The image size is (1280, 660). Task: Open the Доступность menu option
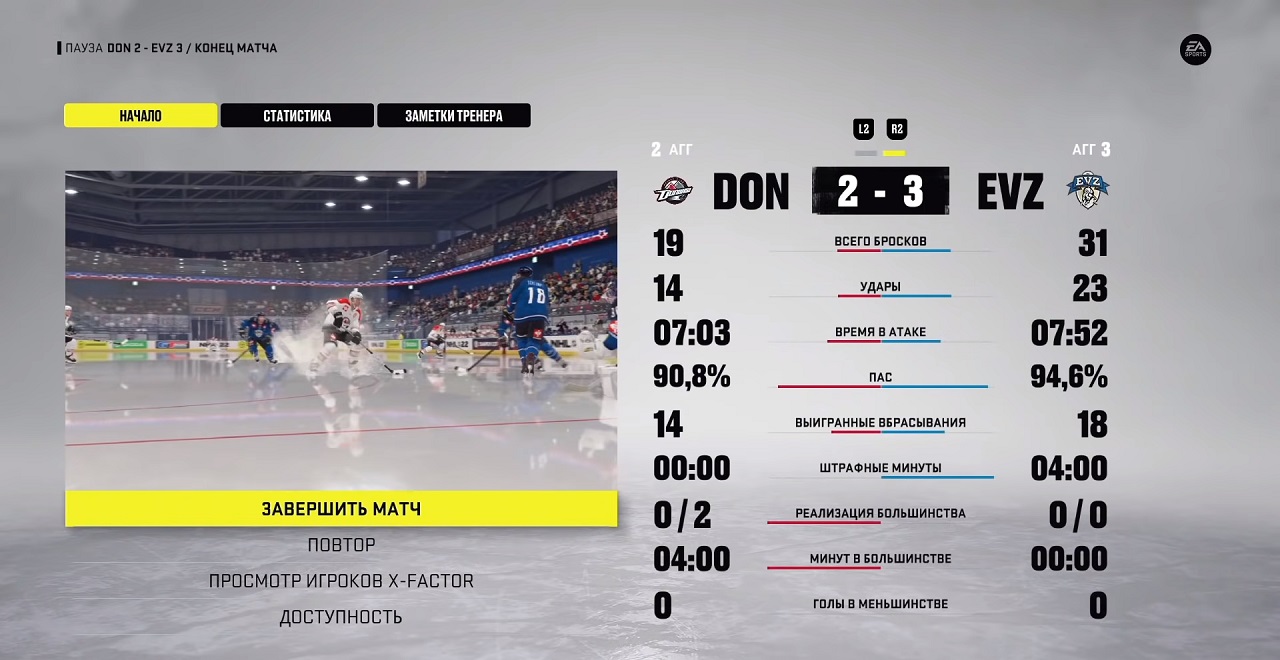[x=341, y=617]
